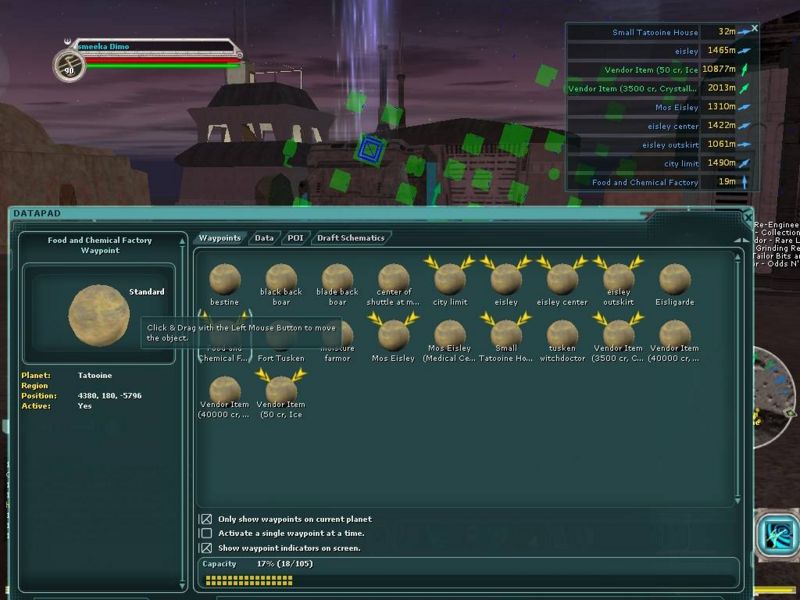Select the Eisligarde waypoint

click(x=674, y=279)
